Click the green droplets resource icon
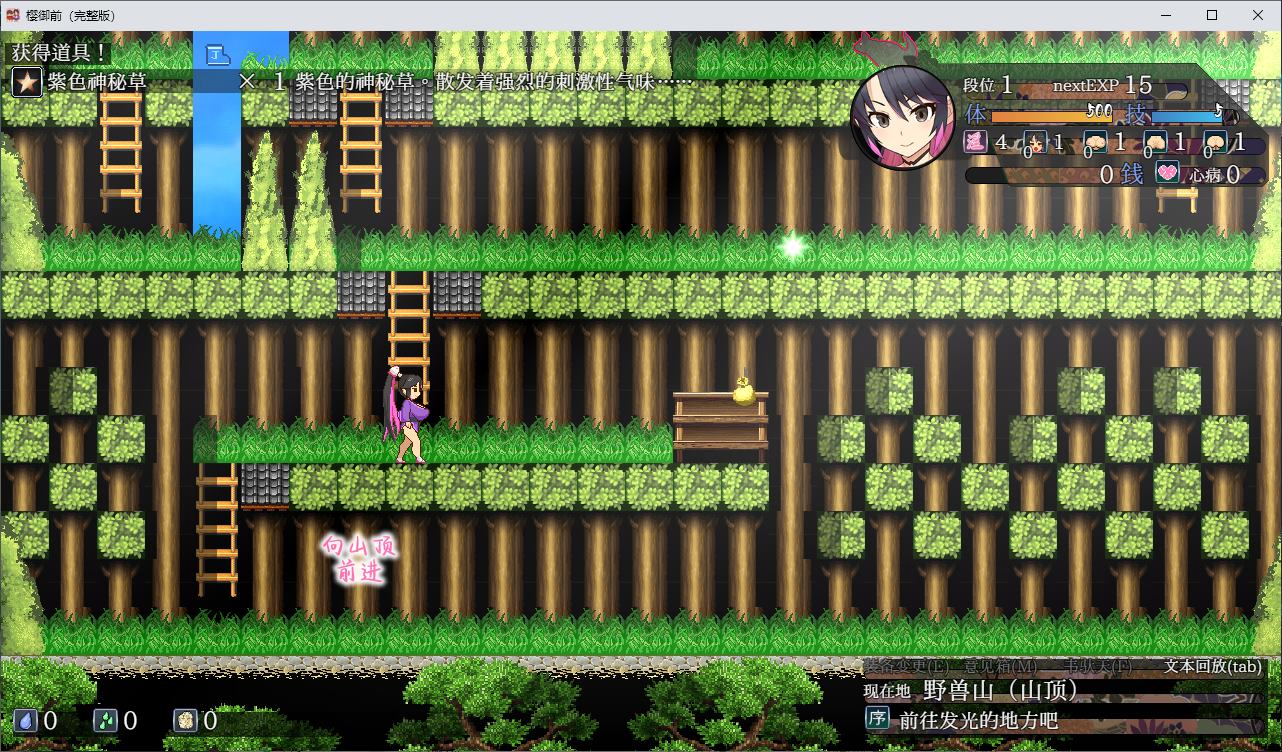 point(107,719)
